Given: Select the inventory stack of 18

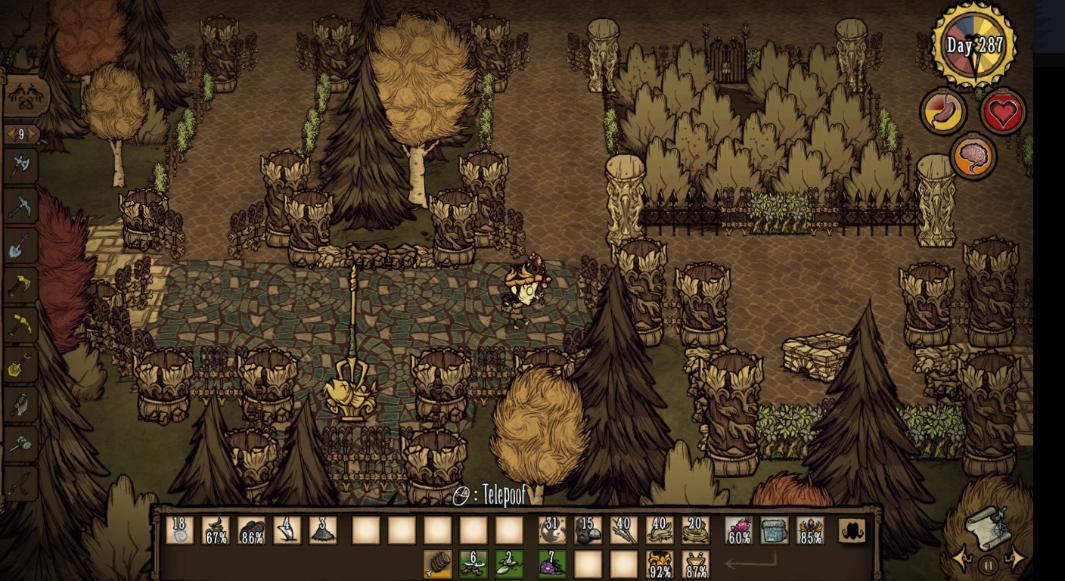Looking at the screenshot, I should tap(180, 530).
